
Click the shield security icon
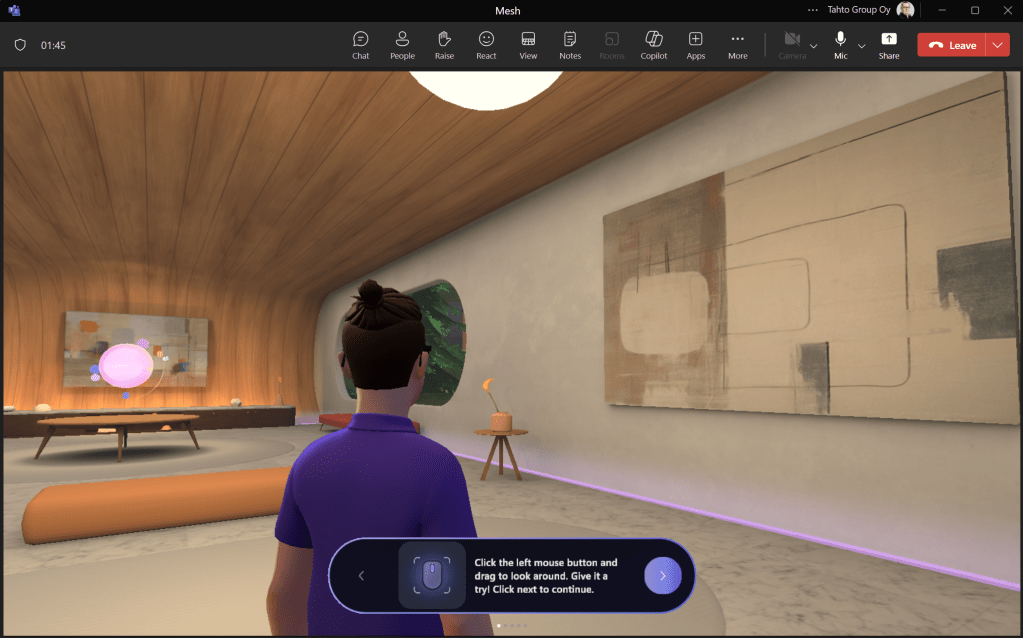click(20, 45)
